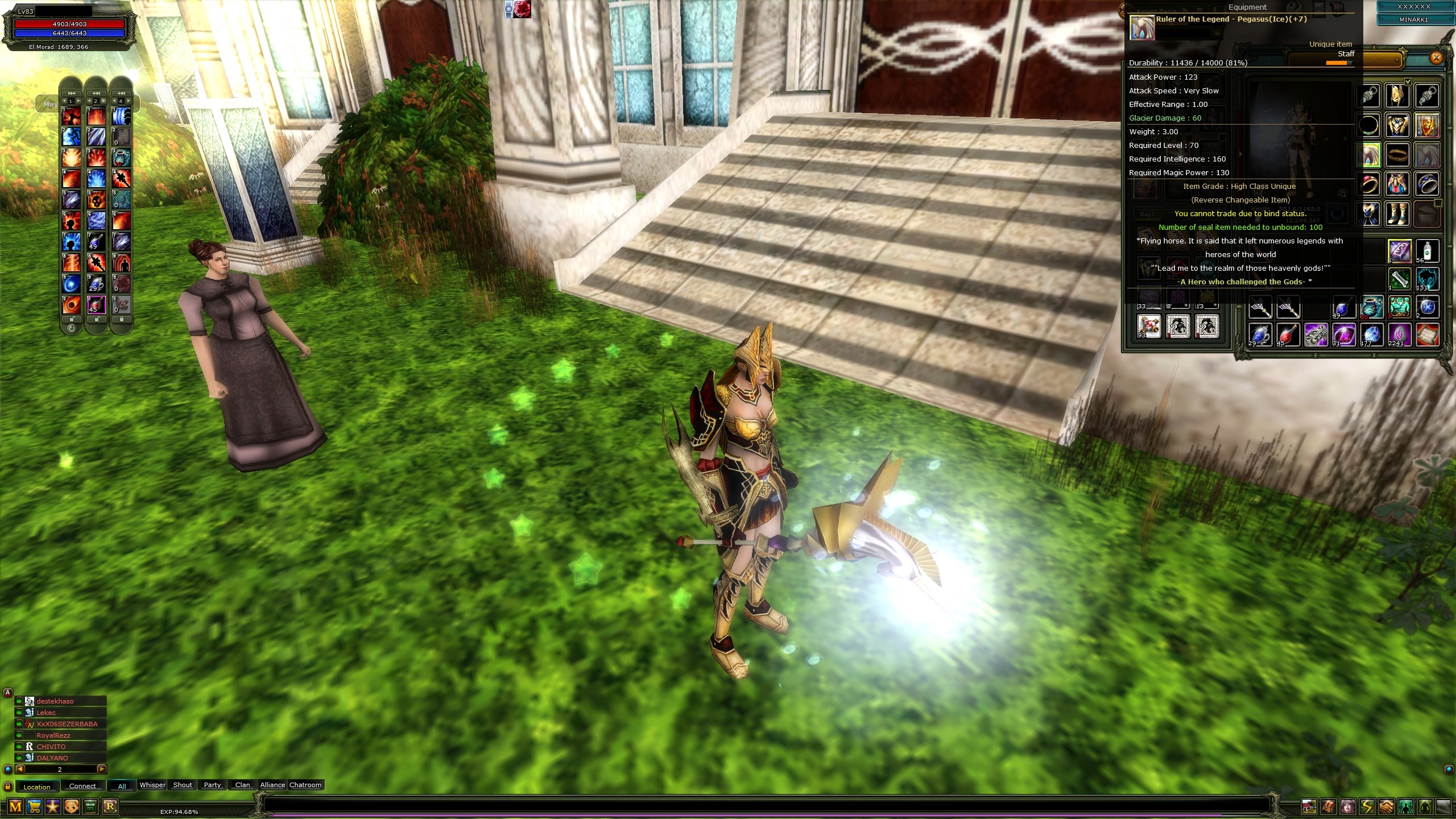
Task: Open the orange backpack inventory icon bottom right
Action: tap(1327, 806)
